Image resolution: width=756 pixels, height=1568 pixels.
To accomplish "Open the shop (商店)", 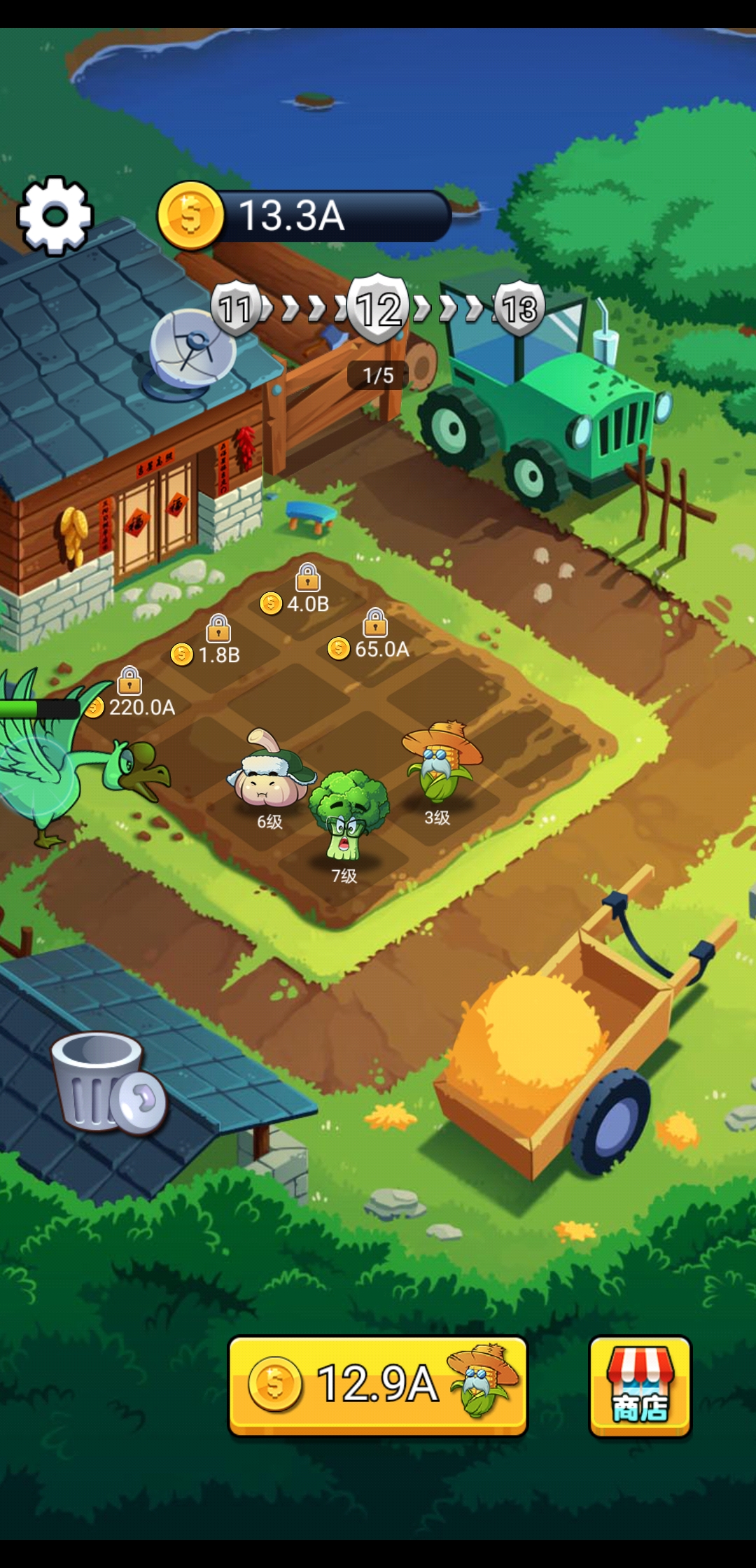I will pos(640,1387).
